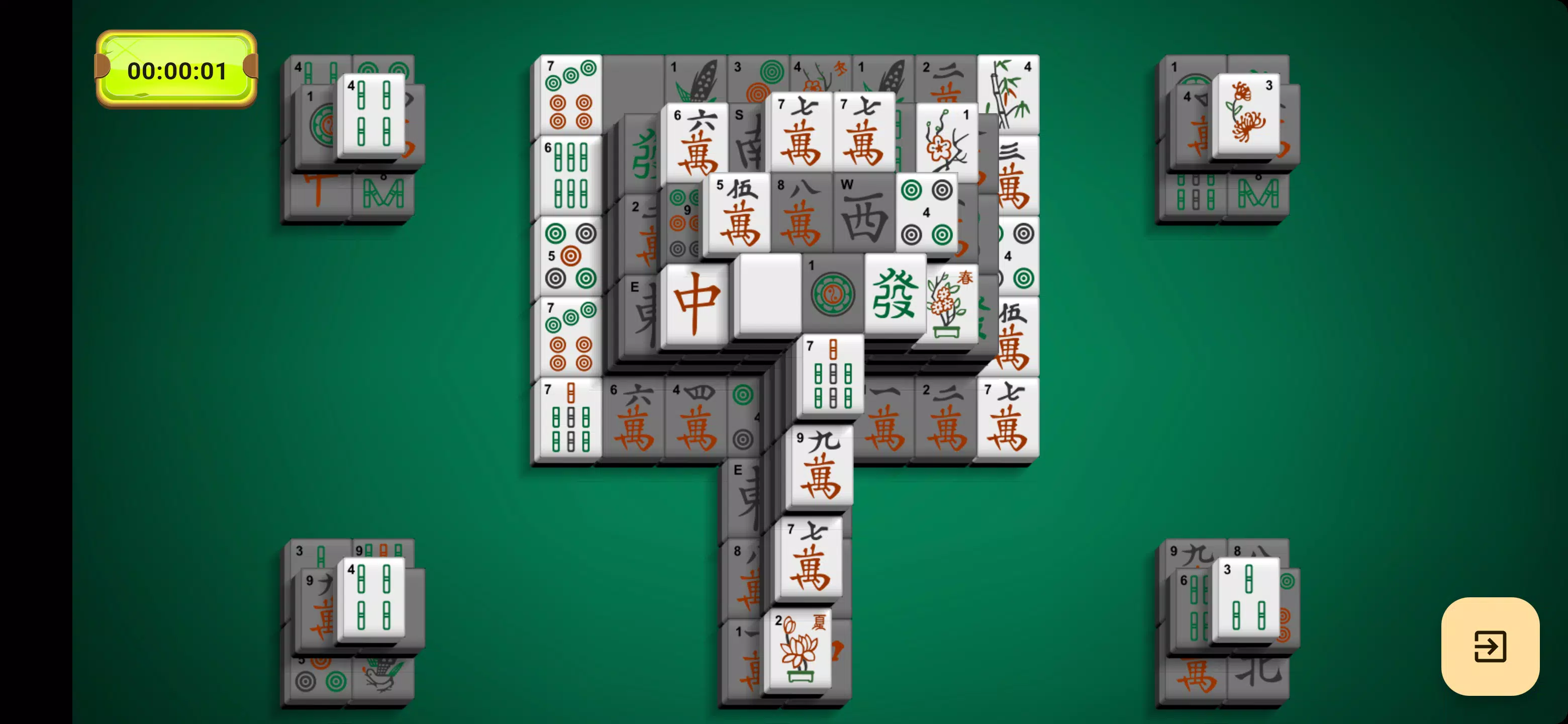Click the timer display showing 00:00:01
Viewport: 1568px width, 724px height.
pyautogui.click(x=176, y=69)
